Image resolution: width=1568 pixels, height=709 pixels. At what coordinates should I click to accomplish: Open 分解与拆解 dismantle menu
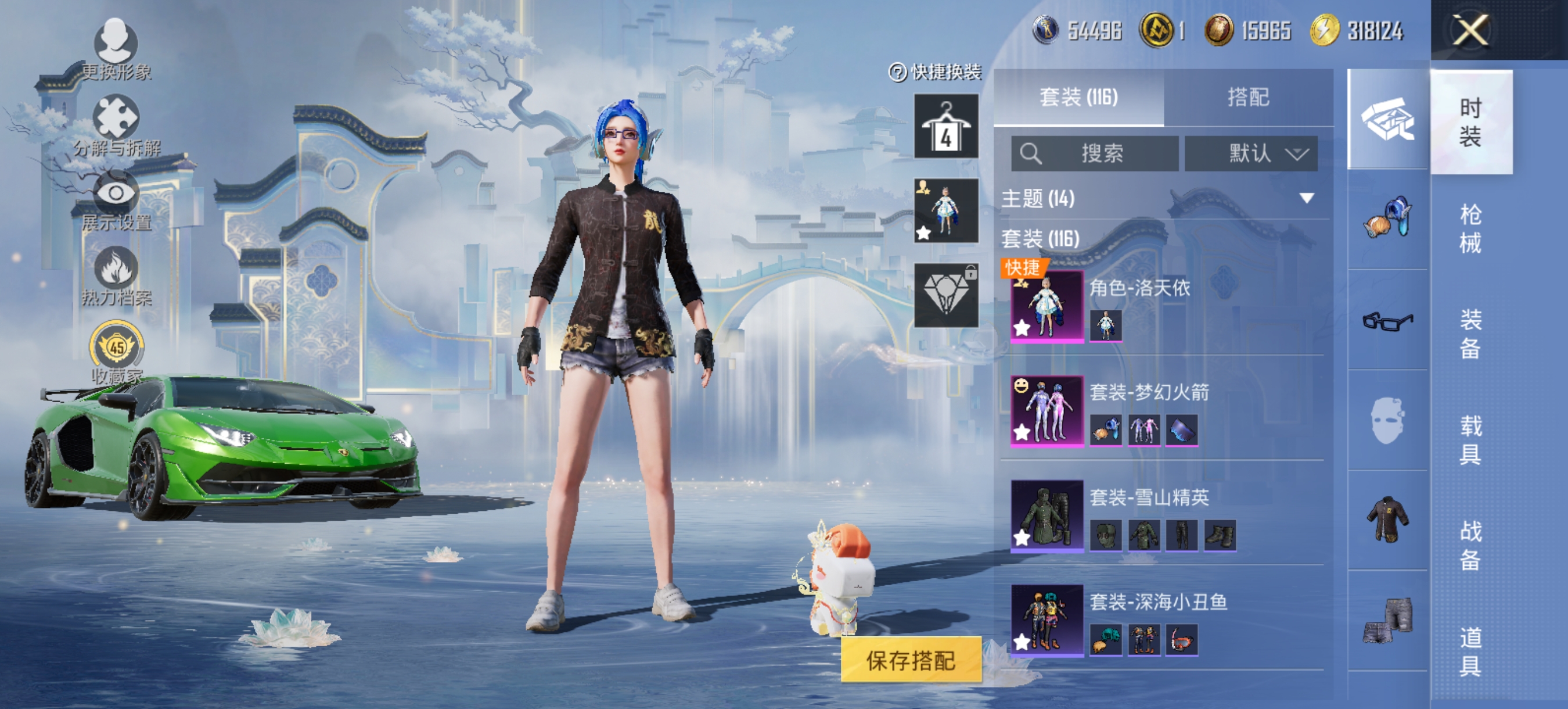click(x=116, y=126)
